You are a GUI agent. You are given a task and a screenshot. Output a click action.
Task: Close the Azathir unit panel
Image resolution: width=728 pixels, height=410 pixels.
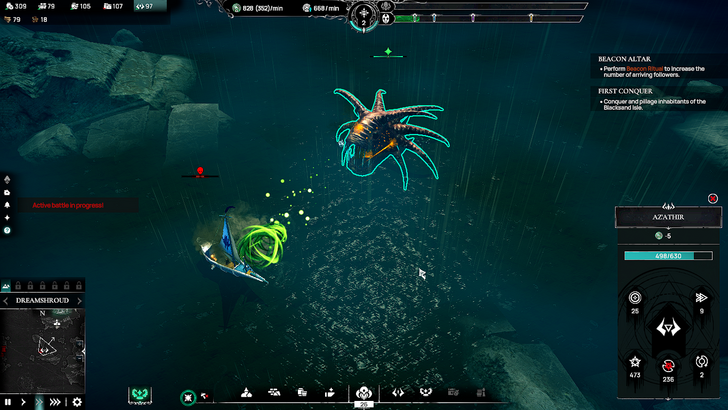(713, 198)
